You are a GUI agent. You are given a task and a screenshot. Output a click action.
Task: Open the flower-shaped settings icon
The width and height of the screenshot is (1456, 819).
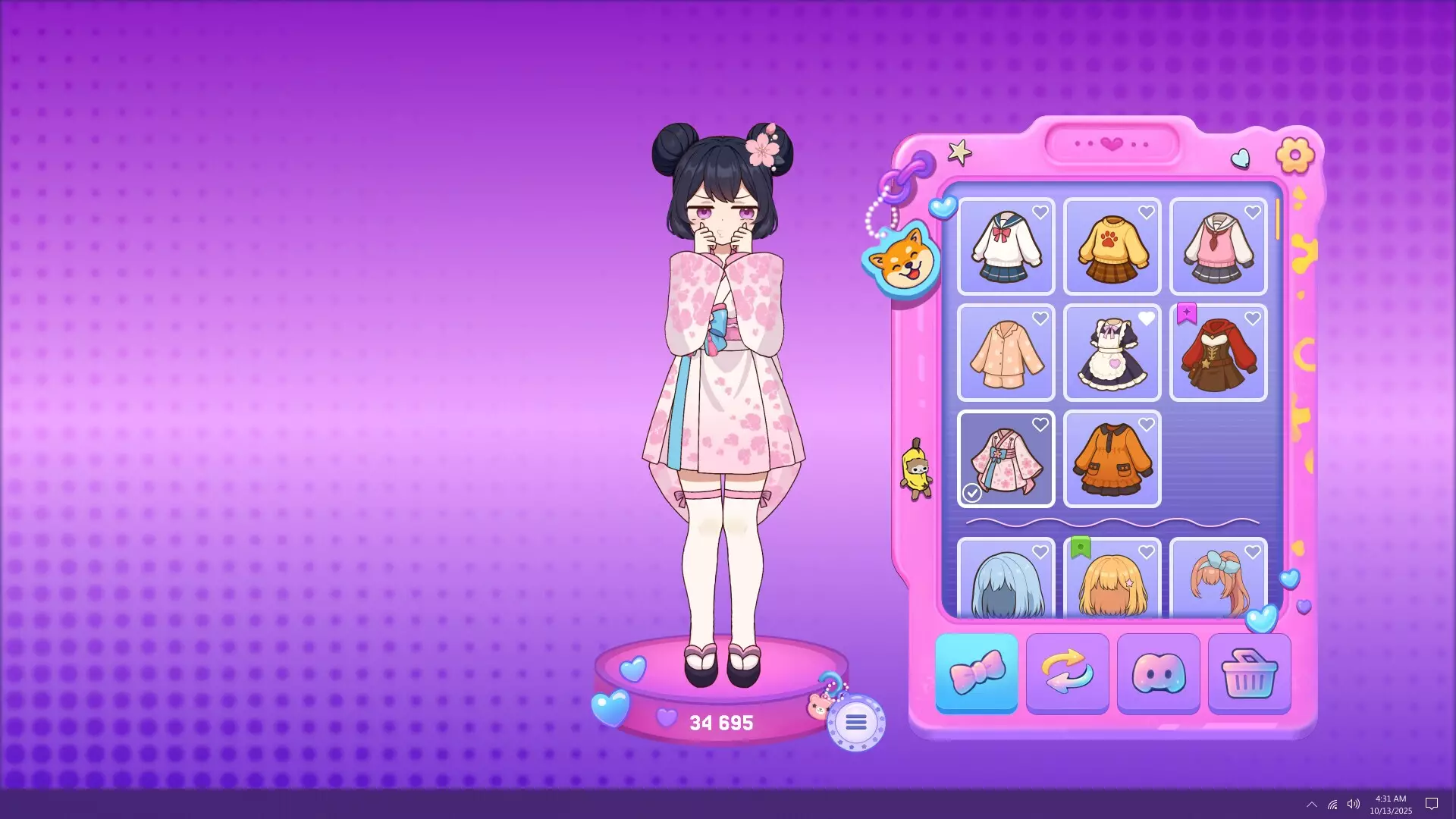[x=1297, y=154]
